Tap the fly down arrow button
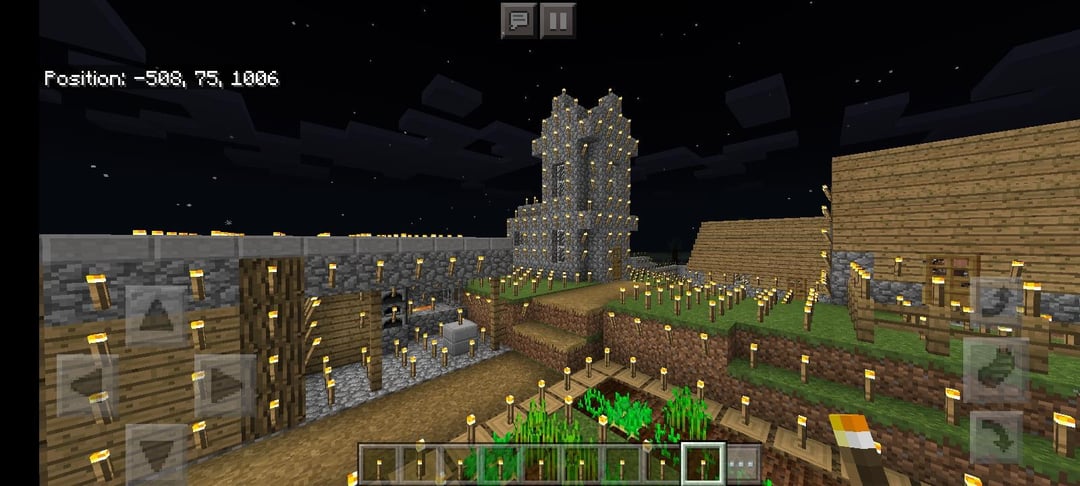 click(x=995, y=437)
